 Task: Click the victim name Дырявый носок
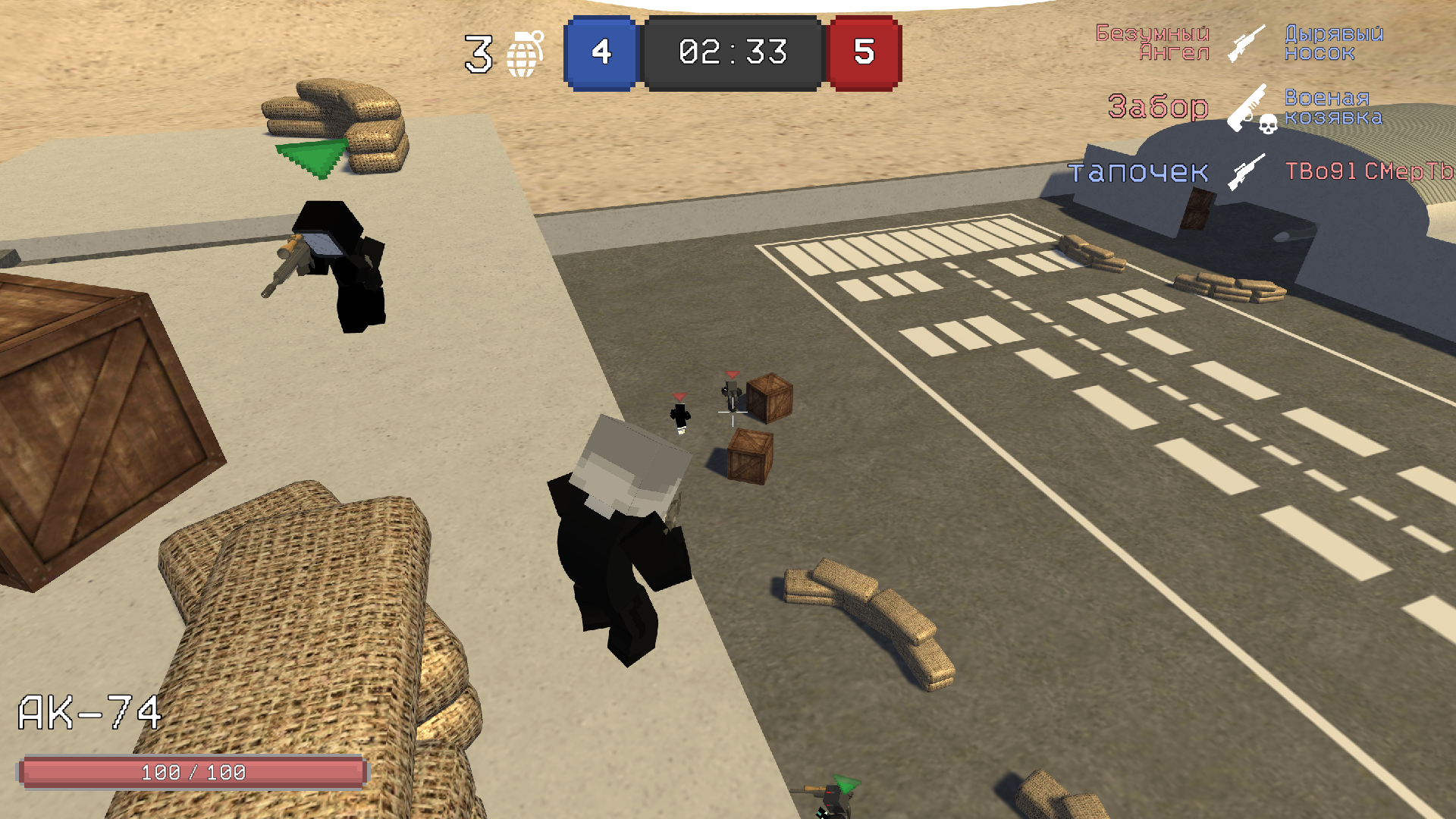pyautogui.click(x=1335, y=43)
